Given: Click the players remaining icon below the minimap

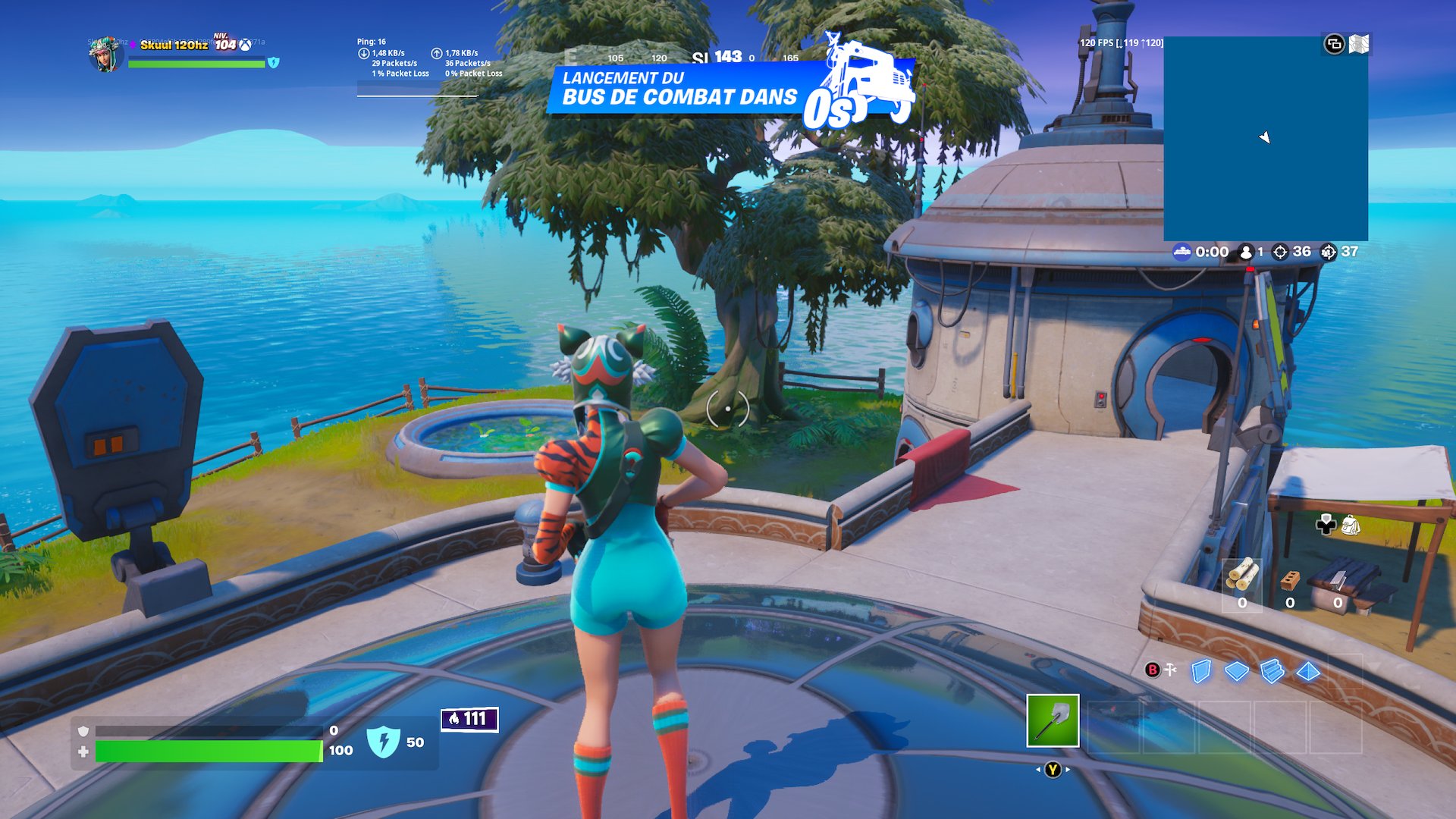Looking at the screenshot, I should point(1246,253).
